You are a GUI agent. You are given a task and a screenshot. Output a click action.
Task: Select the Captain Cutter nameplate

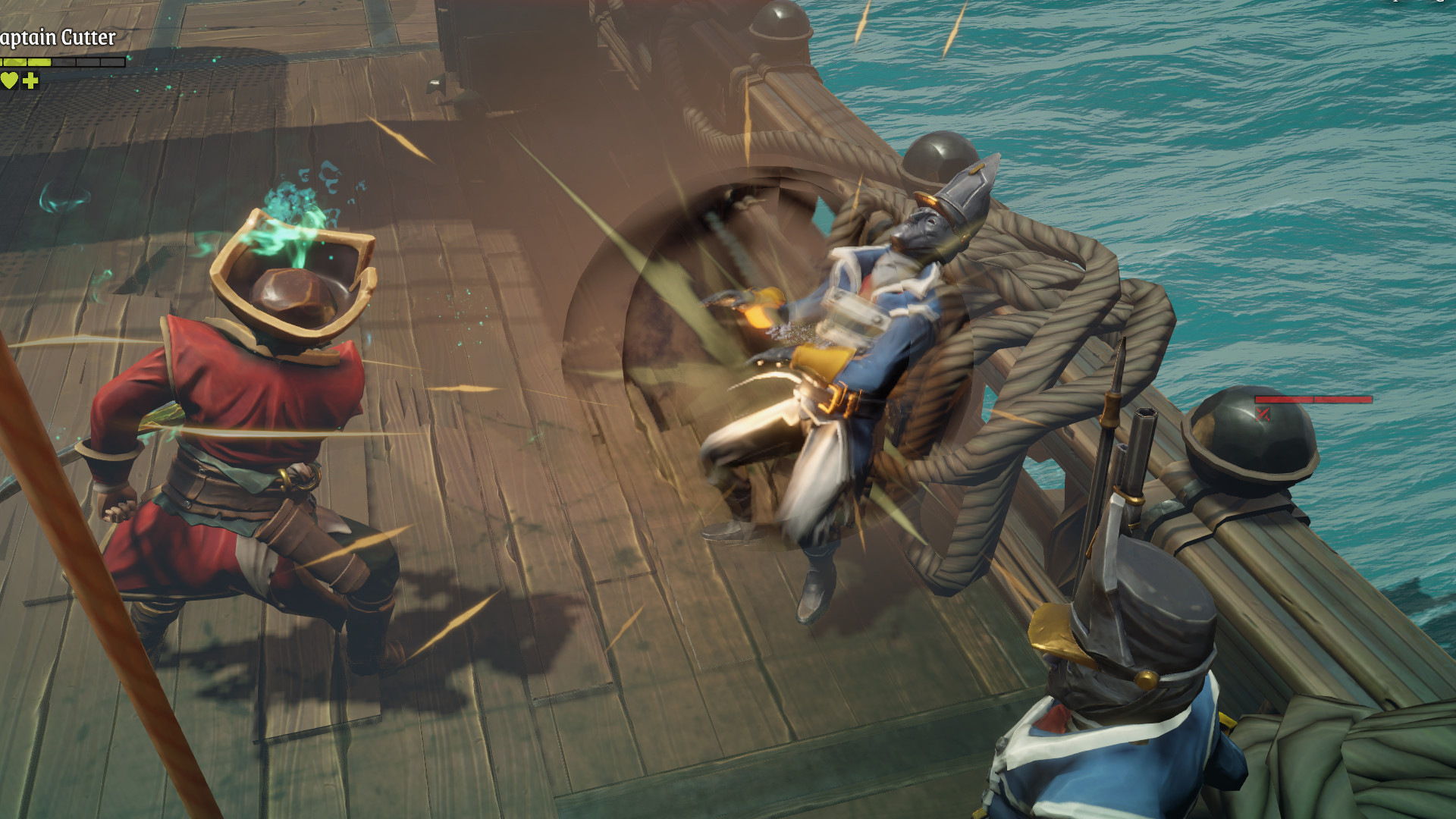click(58, 38)
